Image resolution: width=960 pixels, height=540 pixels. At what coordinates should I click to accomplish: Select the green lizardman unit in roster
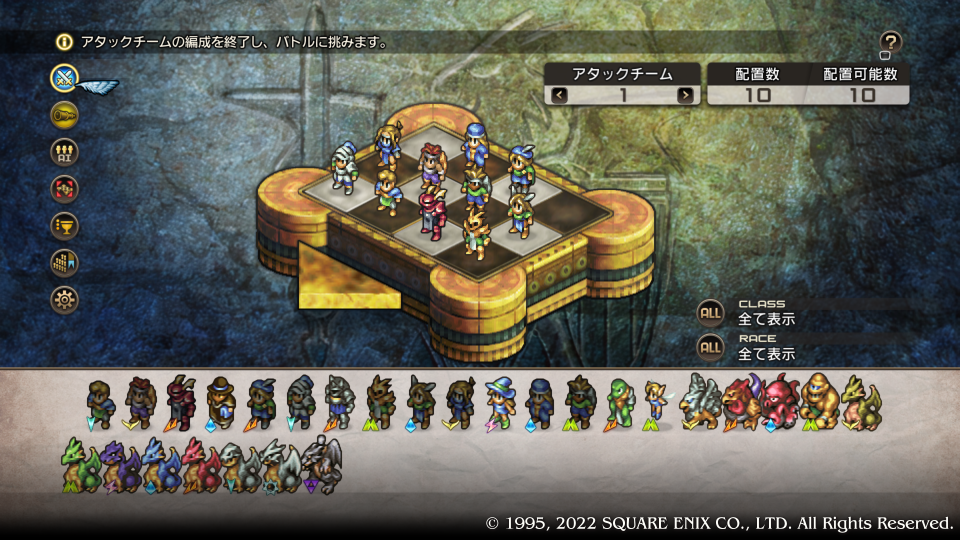click(x=619, y=402)
